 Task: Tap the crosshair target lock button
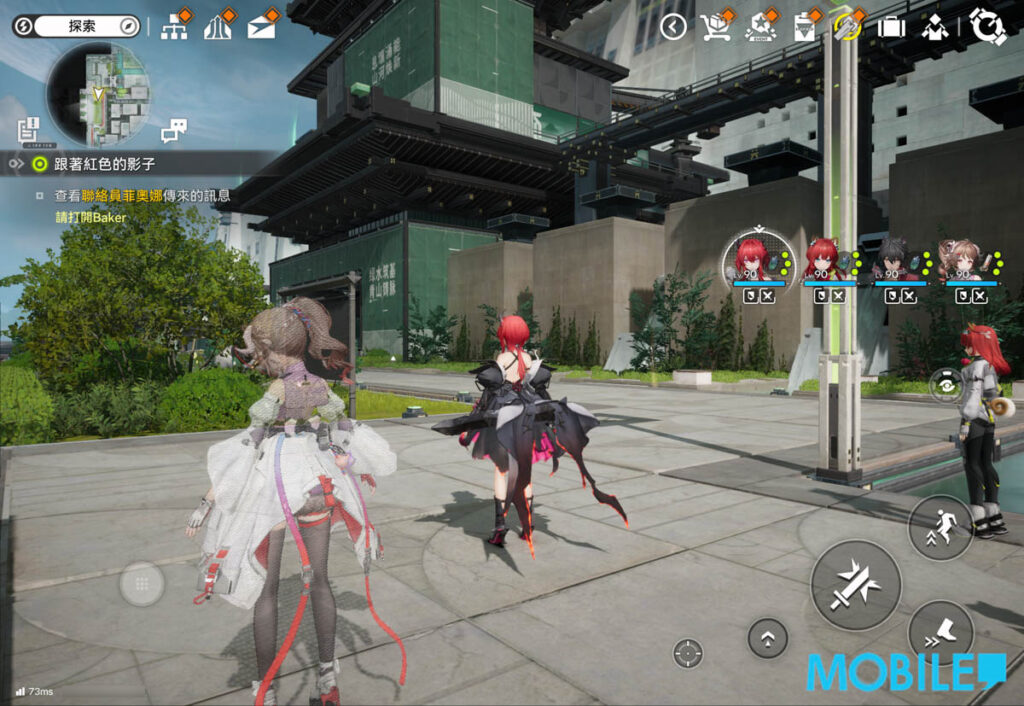click(688, 653)
